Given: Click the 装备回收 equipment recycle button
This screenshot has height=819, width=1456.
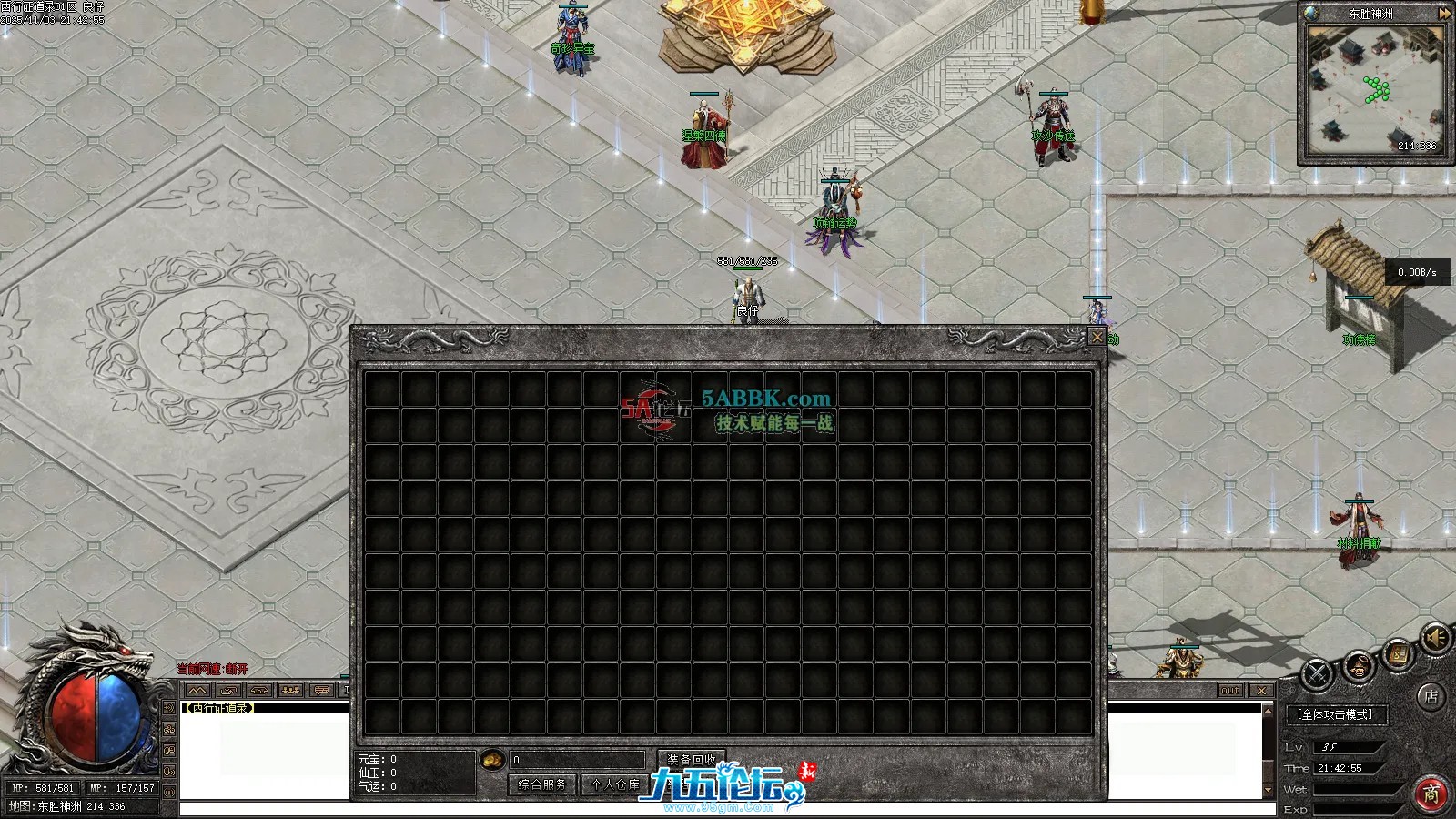Looking at the screenshot, I should 691,758.
